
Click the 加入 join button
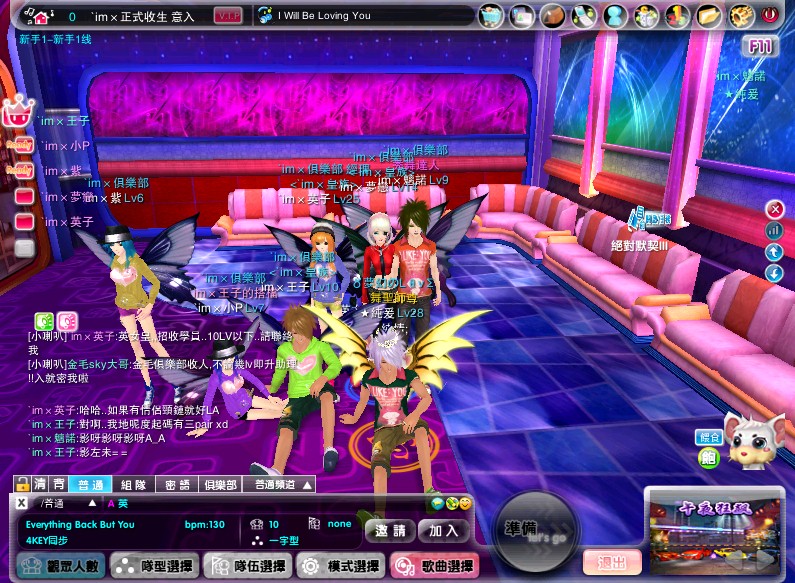tap(443, 530)
